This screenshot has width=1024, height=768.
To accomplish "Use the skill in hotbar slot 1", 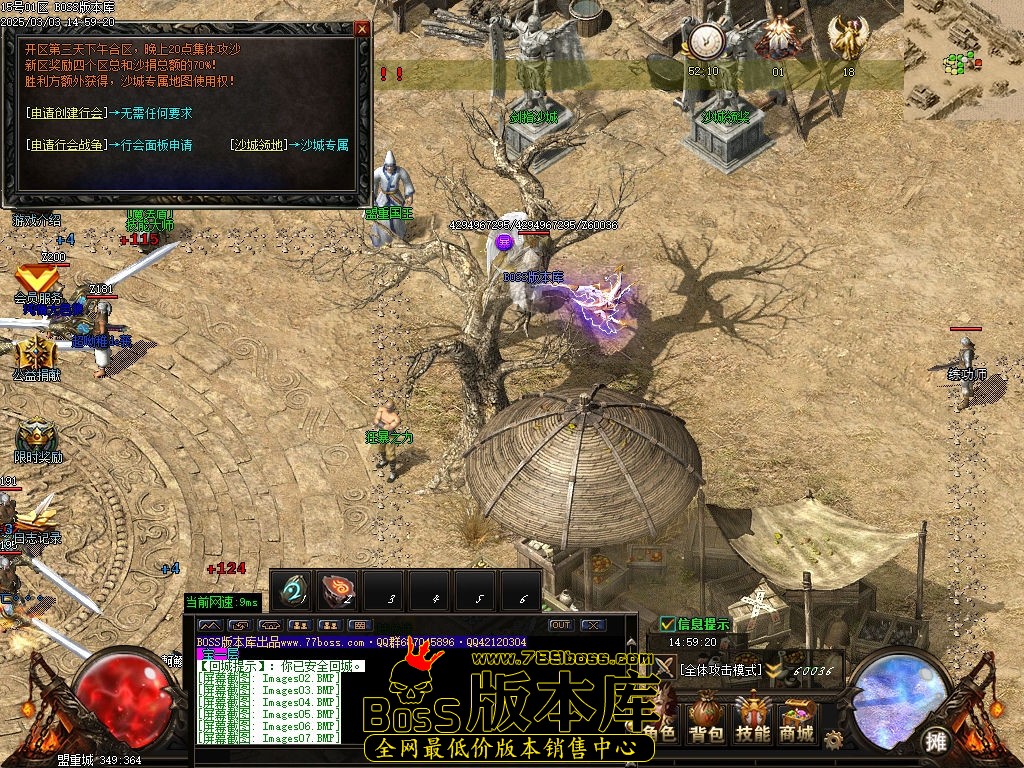I will coord(293,590).
